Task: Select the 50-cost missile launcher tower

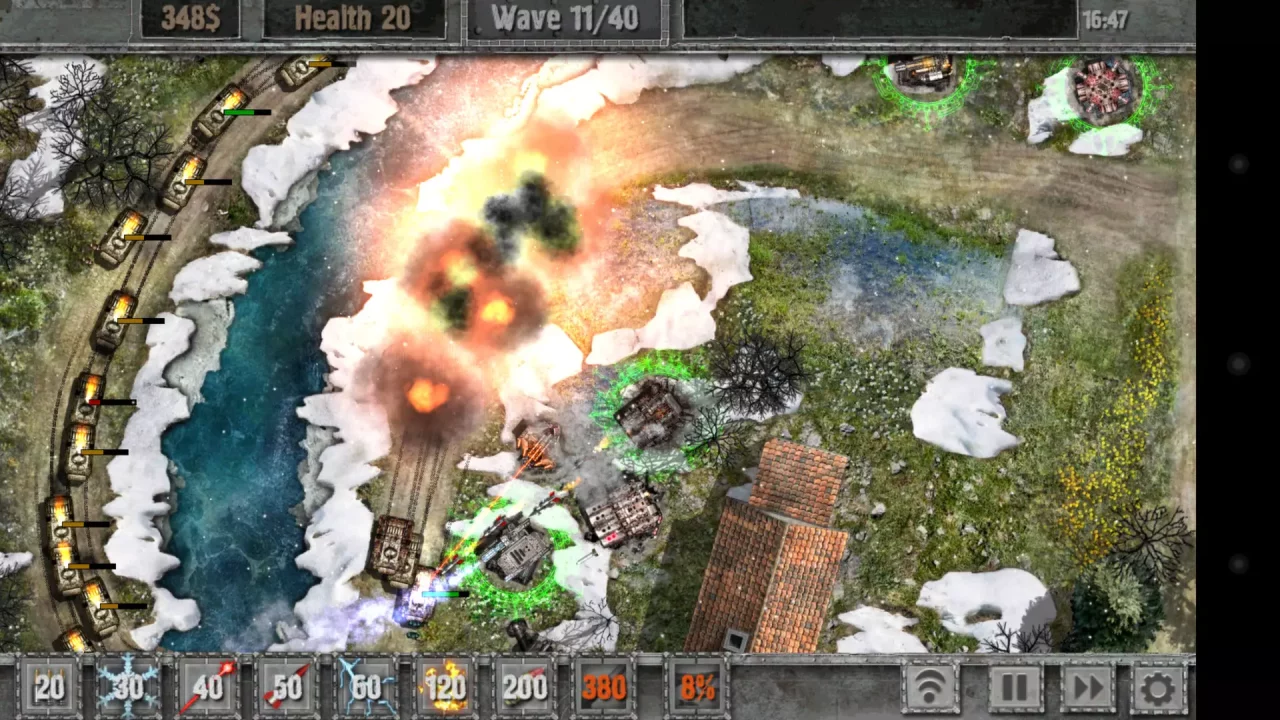Action: coord(288,687)
